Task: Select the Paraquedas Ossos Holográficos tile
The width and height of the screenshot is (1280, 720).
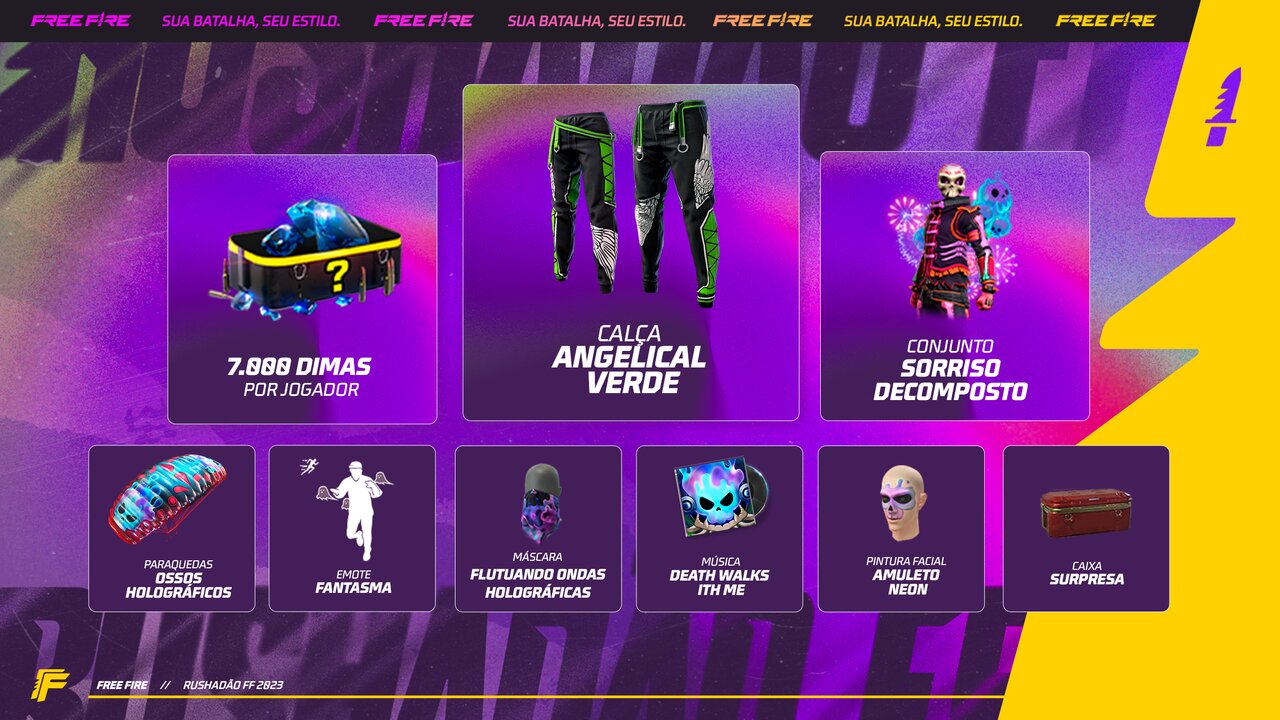Action: click(172, 528)
